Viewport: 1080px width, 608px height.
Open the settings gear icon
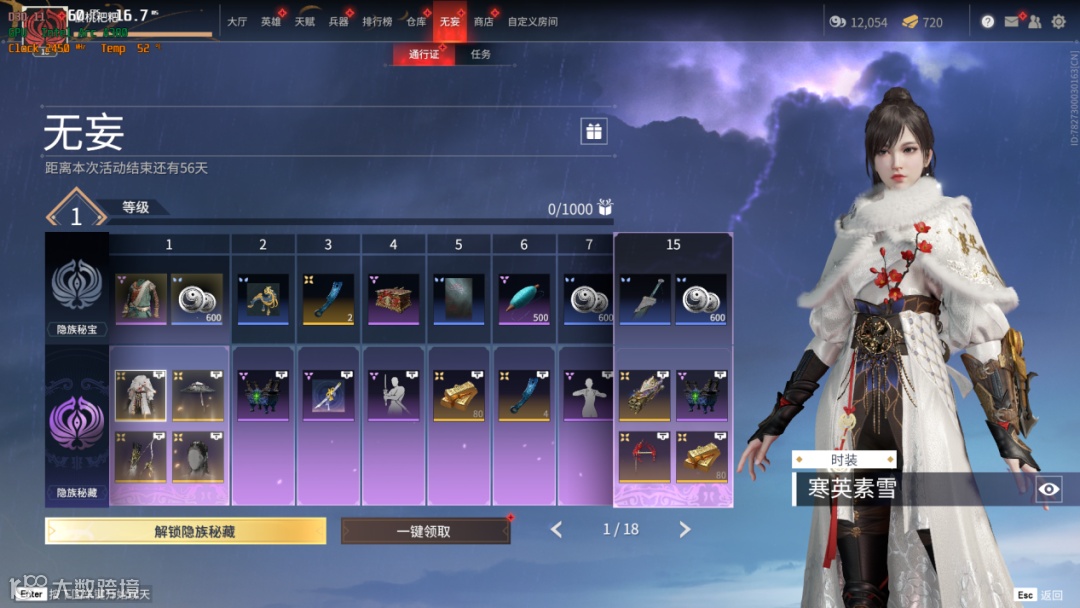pyautogui.click(x=1058, y=21)
